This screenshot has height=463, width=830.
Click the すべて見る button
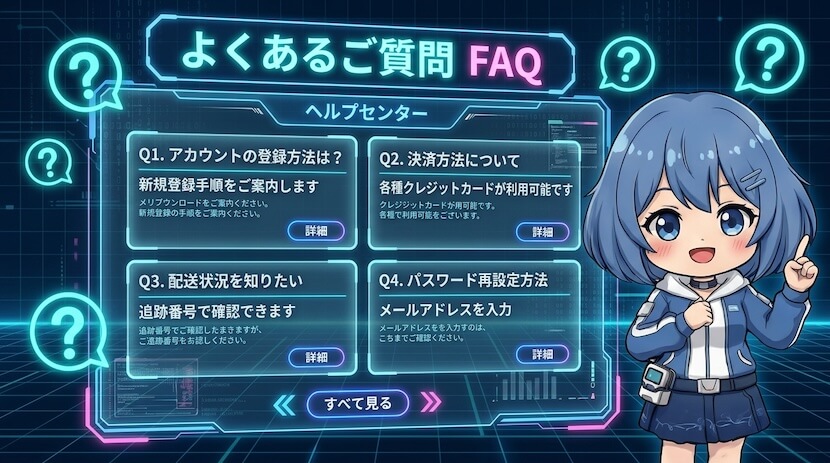358,403
